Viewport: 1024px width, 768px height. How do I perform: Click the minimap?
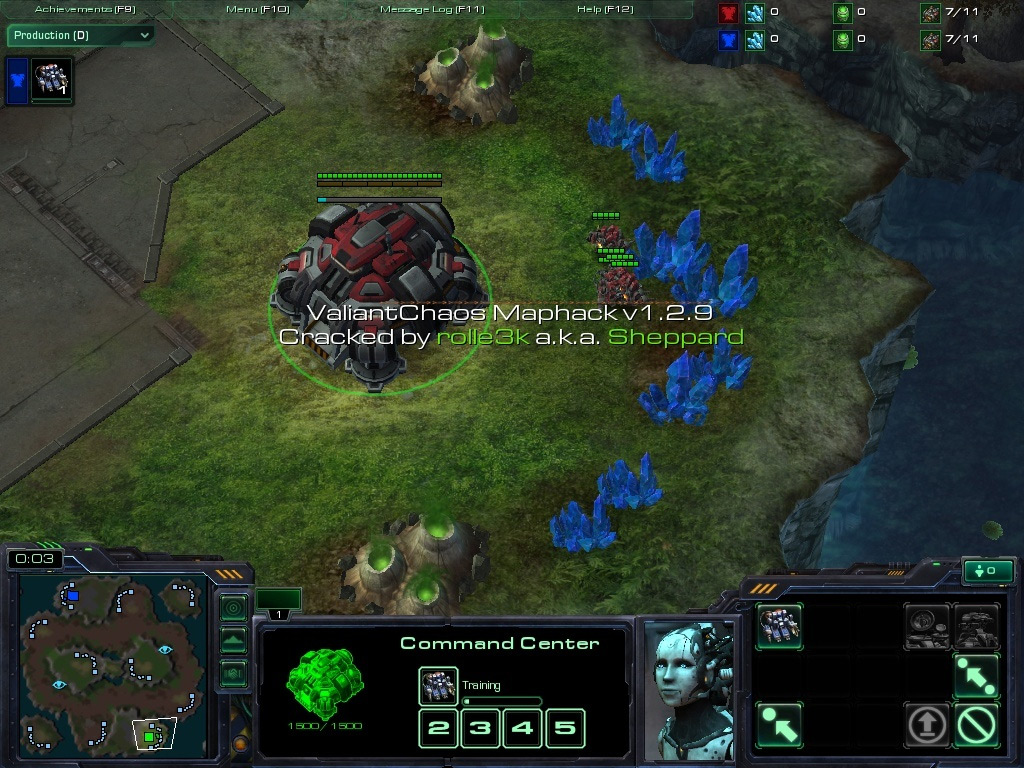[110, 660]
